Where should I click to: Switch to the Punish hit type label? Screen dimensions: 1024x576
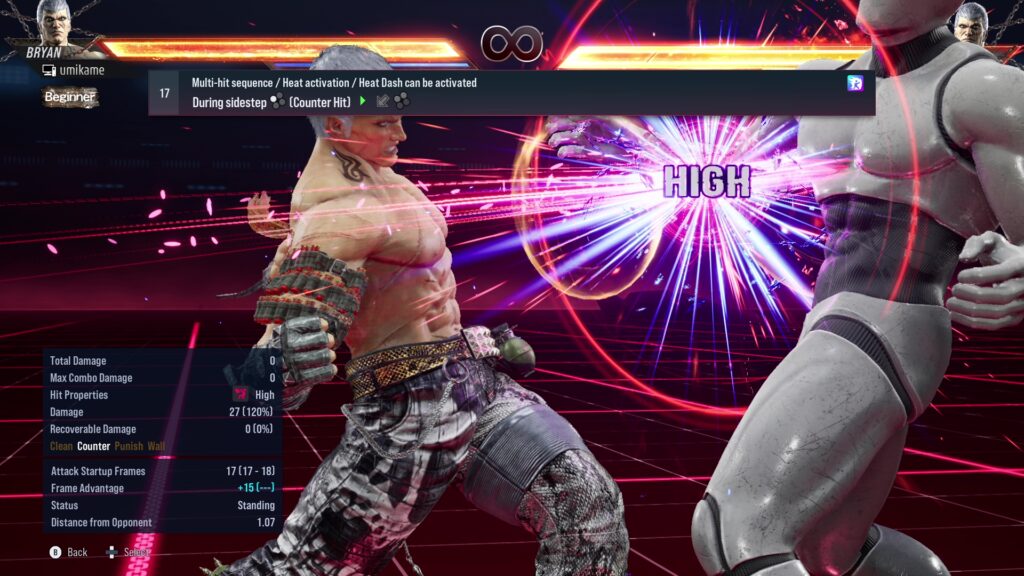(x=128, y=446)
